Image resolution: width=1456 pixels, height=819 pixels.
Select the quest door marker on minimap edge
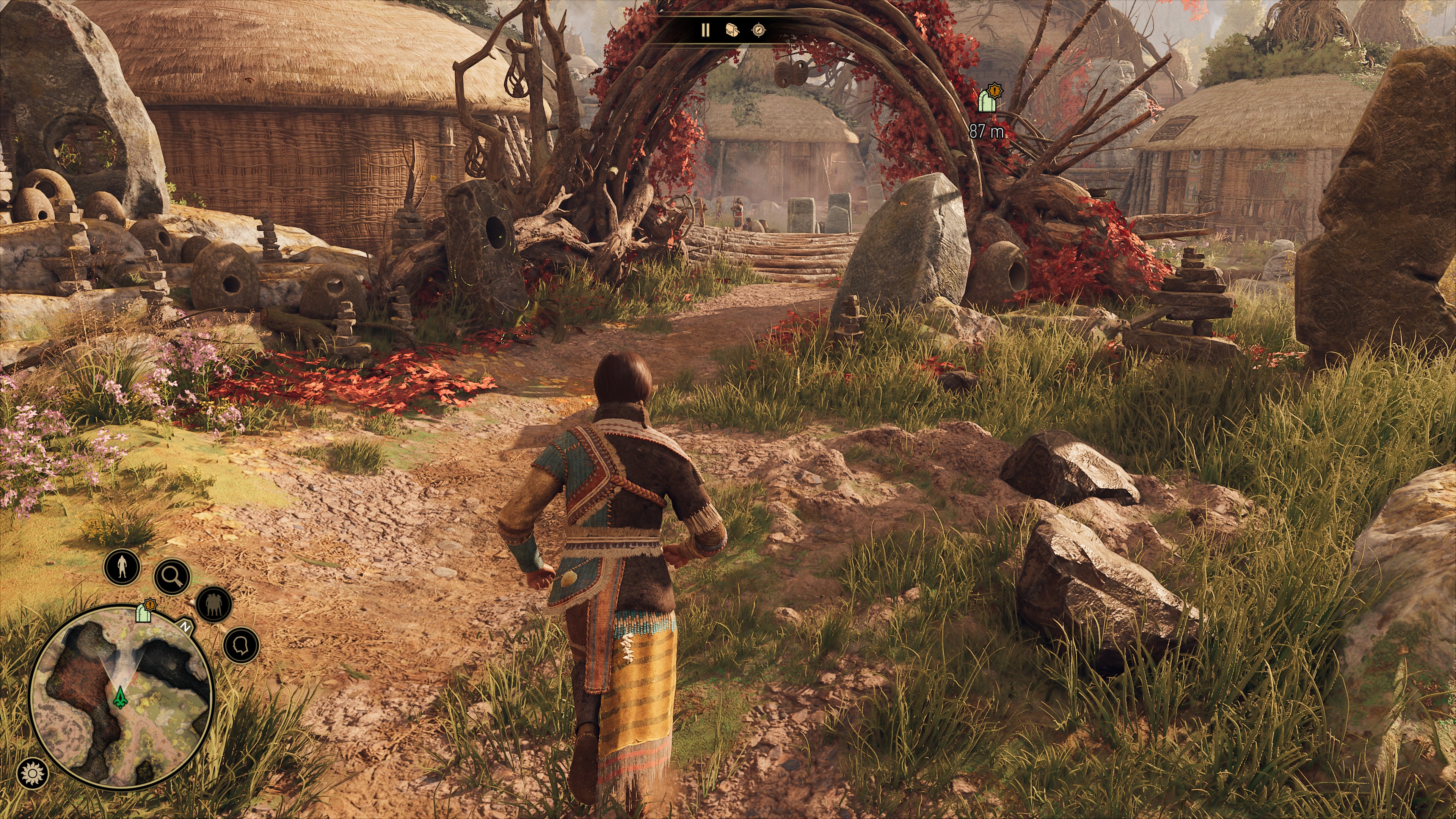[x=145, y=611]
